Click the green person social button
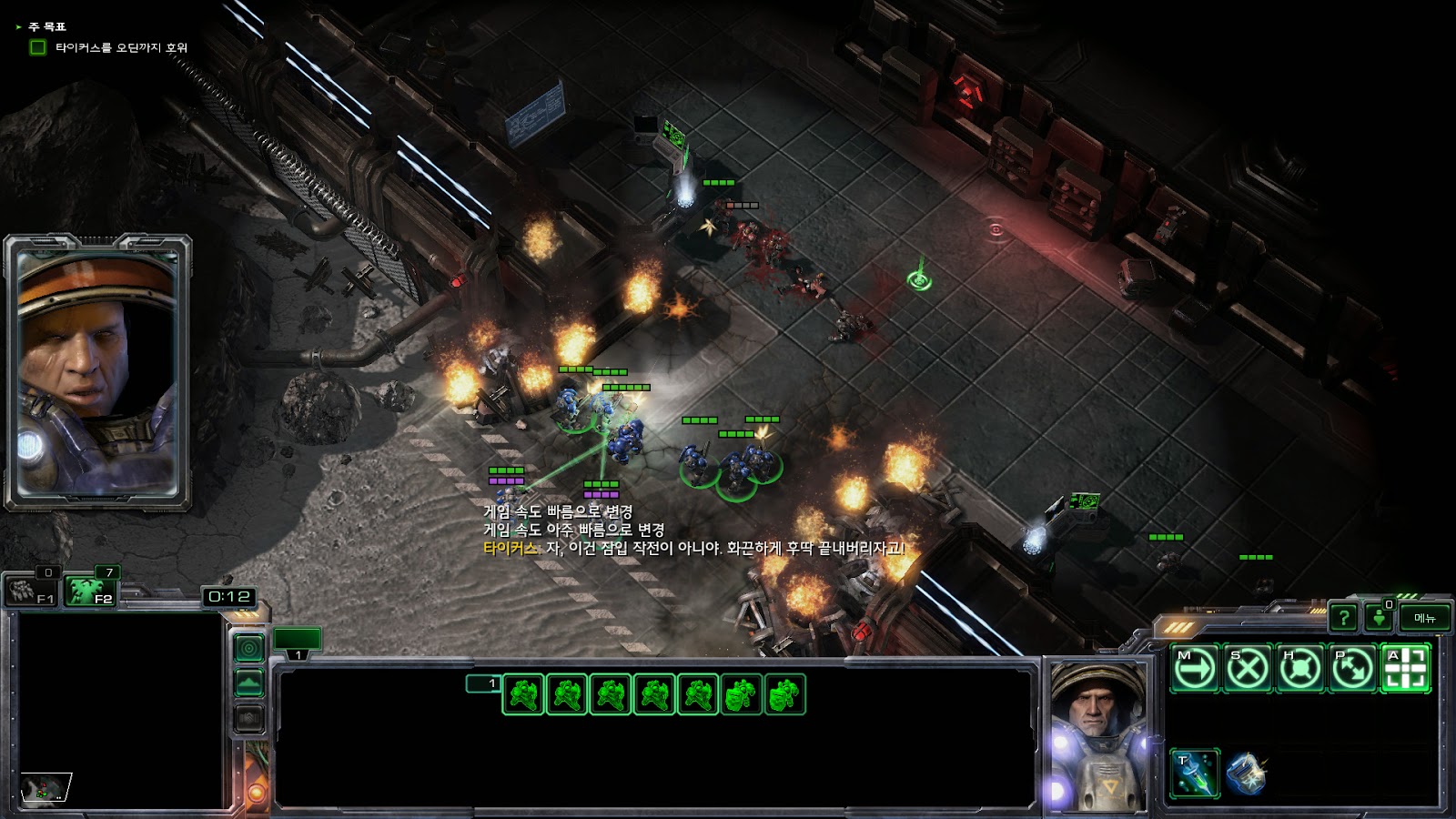 [x=1379, y=618]
